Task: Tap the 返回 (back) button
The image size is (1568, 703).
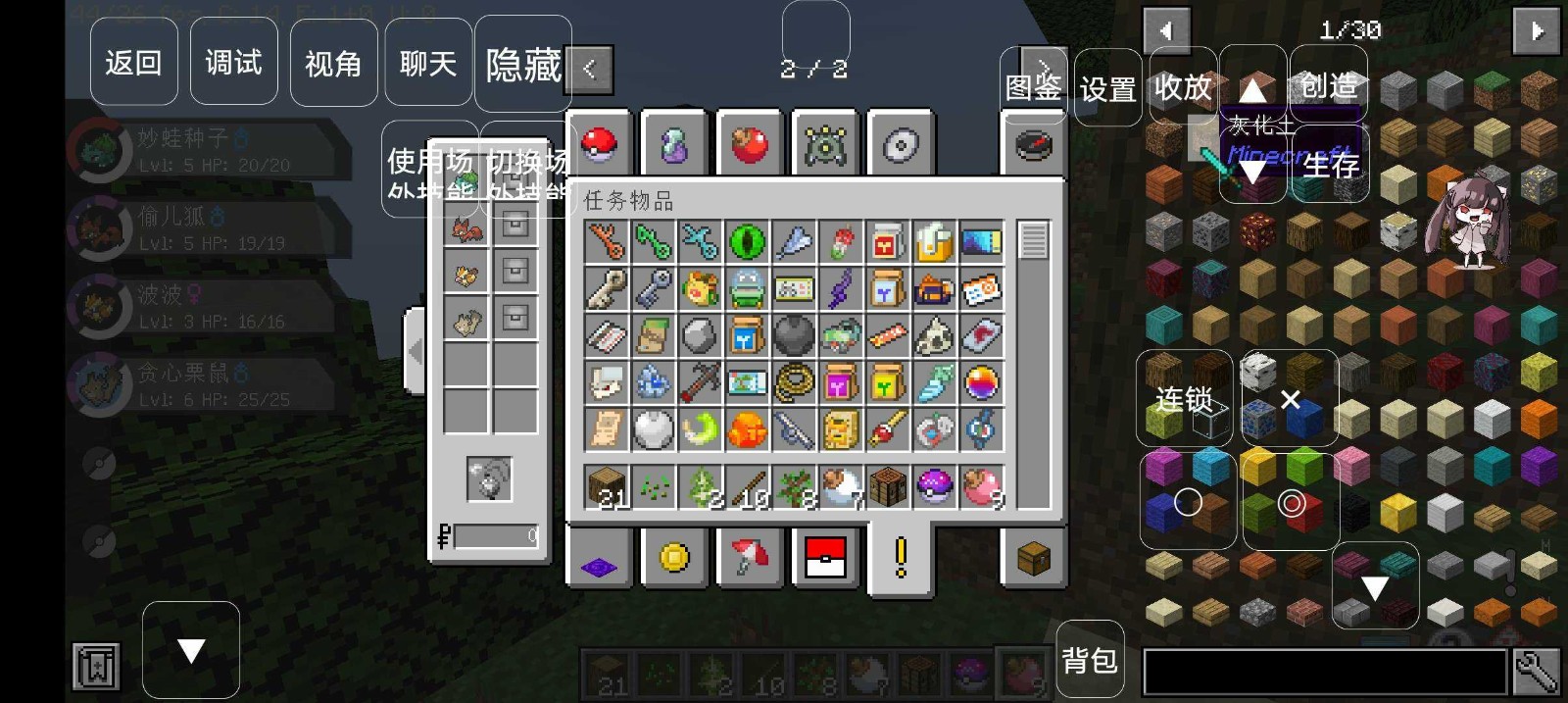Action: click(x=133, y=63)
